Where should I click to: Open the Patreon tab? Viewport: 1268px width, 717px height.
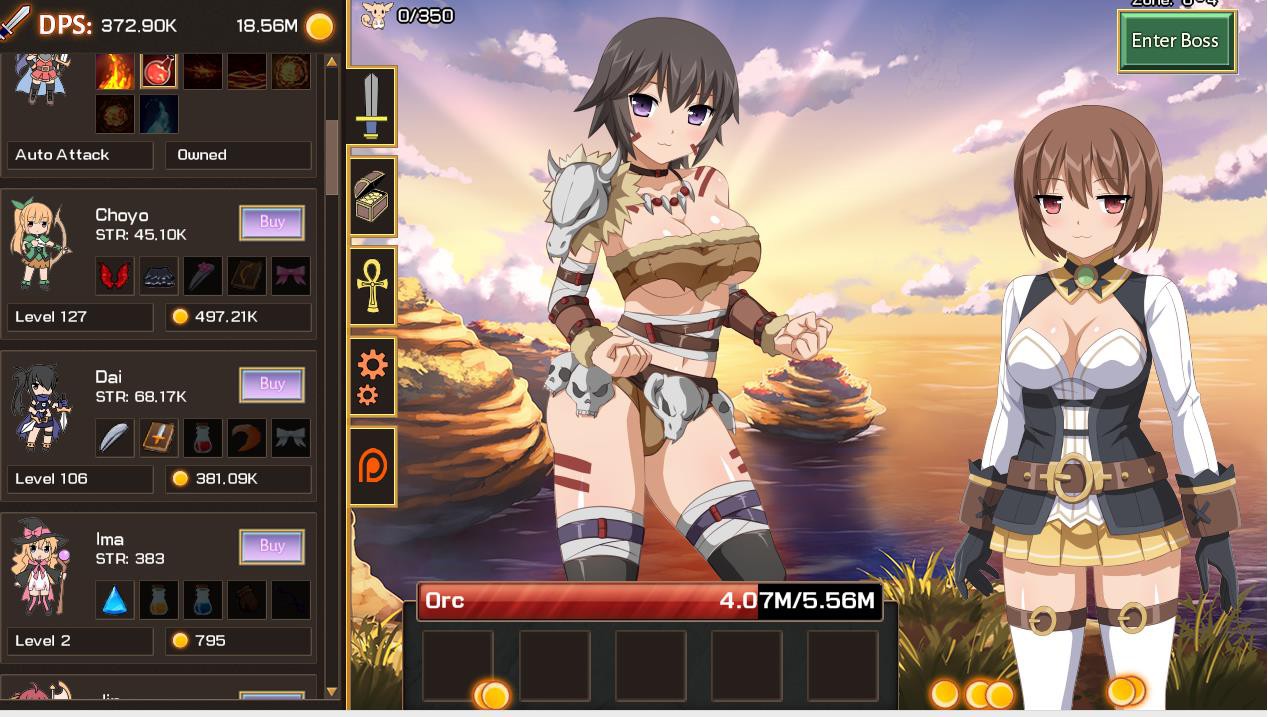point(372,467)
